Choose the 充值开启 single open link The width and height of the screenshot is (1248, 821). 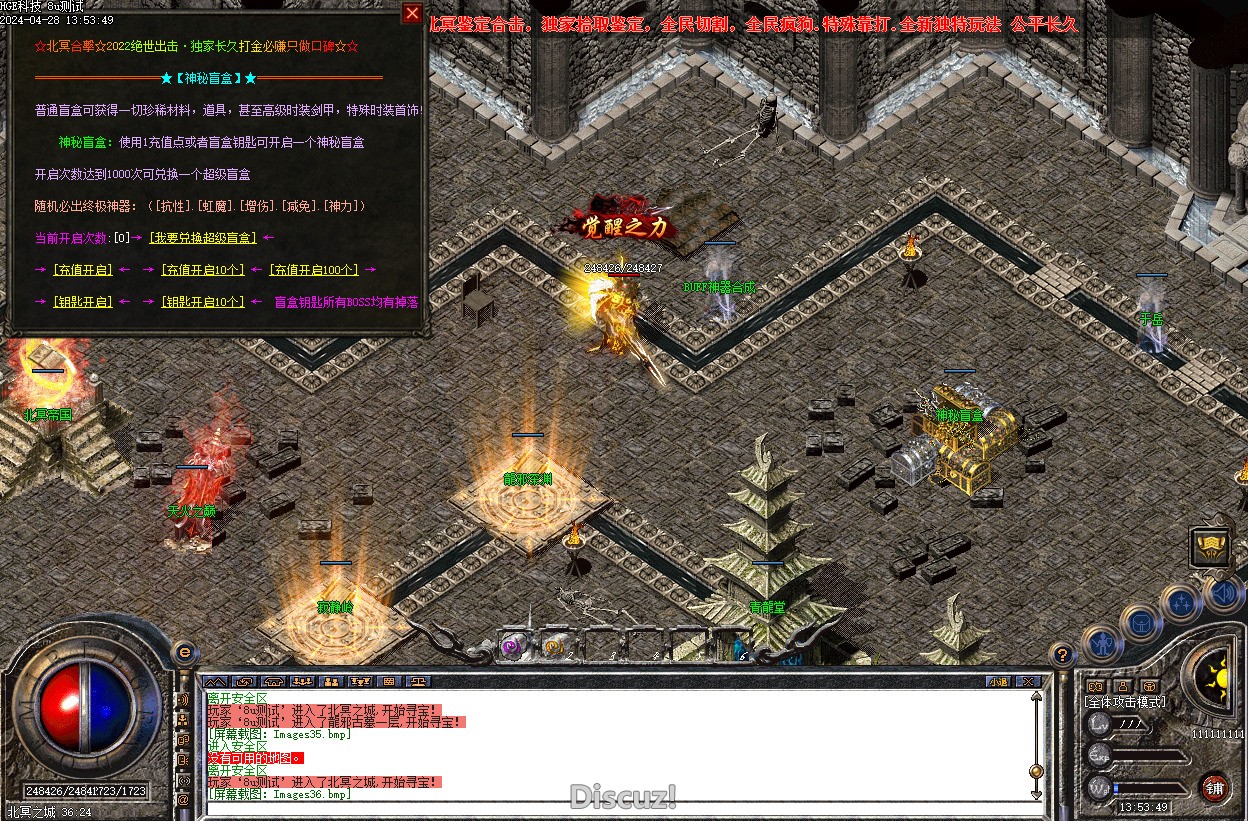click(82, 270)
